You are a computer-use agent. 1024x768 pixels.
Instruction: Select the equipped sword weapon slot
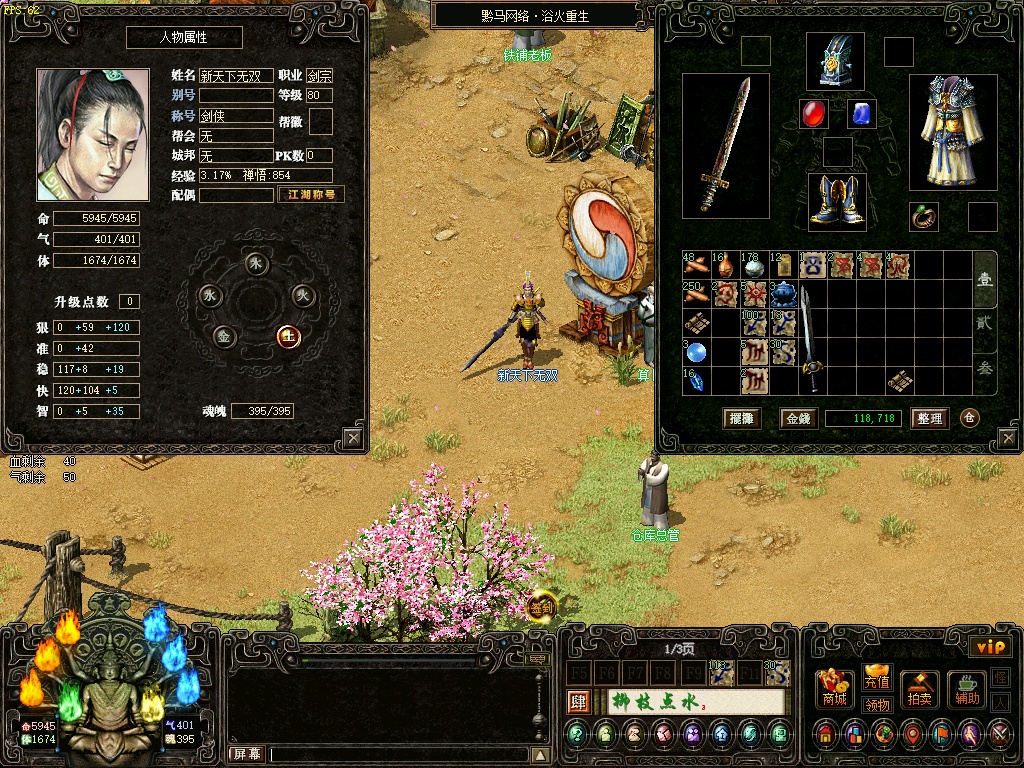pyautogui.click(x=726, y=146)
